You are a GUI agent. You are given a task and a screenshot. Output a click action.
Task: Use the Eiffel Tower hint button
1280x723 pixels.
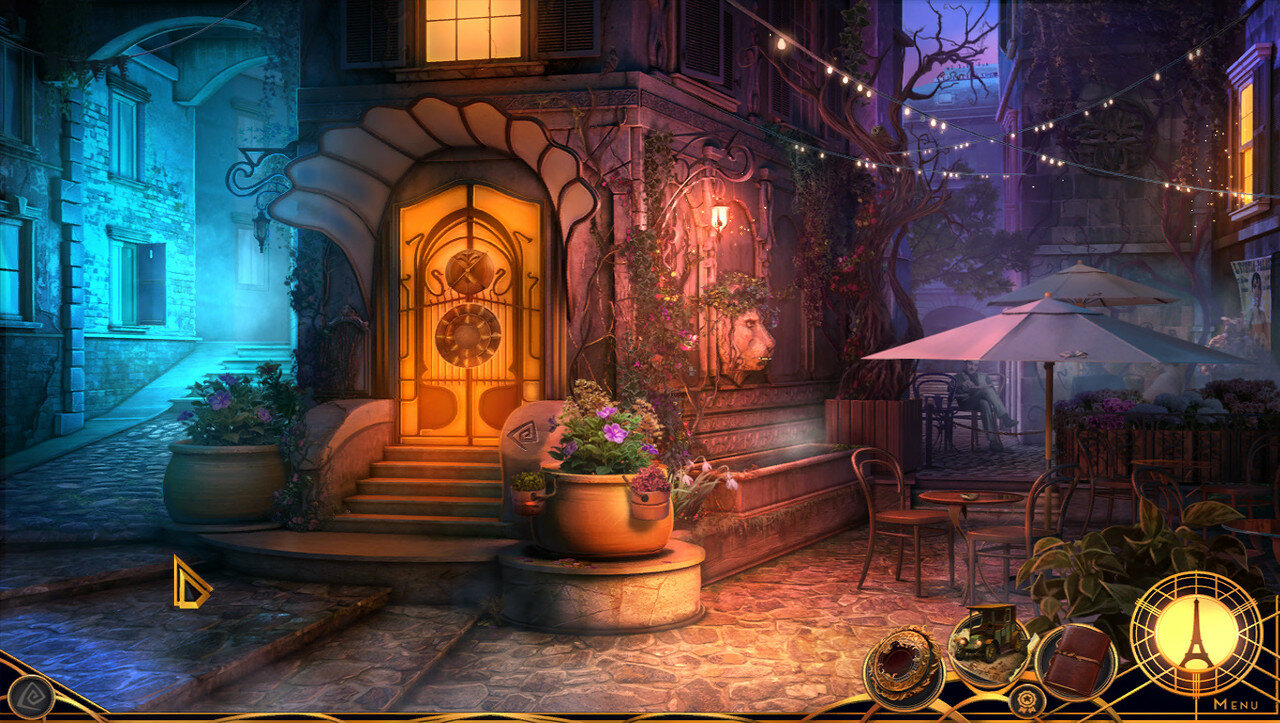(1195, 634)
